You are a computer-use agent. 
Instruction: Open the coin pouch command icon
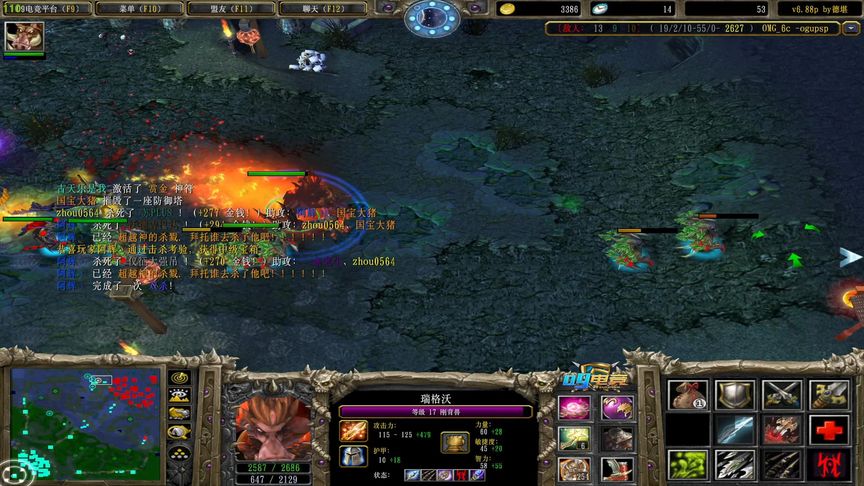[x=688, y=395]
